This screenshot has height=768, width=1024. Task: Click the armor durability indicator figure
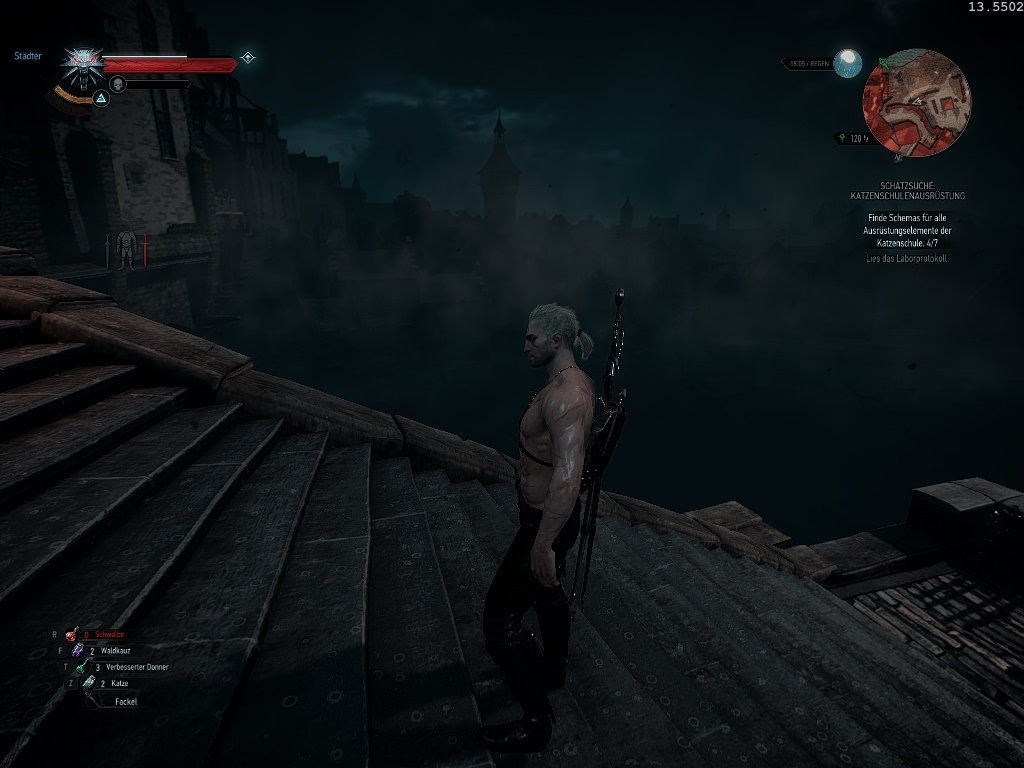[x=125, y=250]
